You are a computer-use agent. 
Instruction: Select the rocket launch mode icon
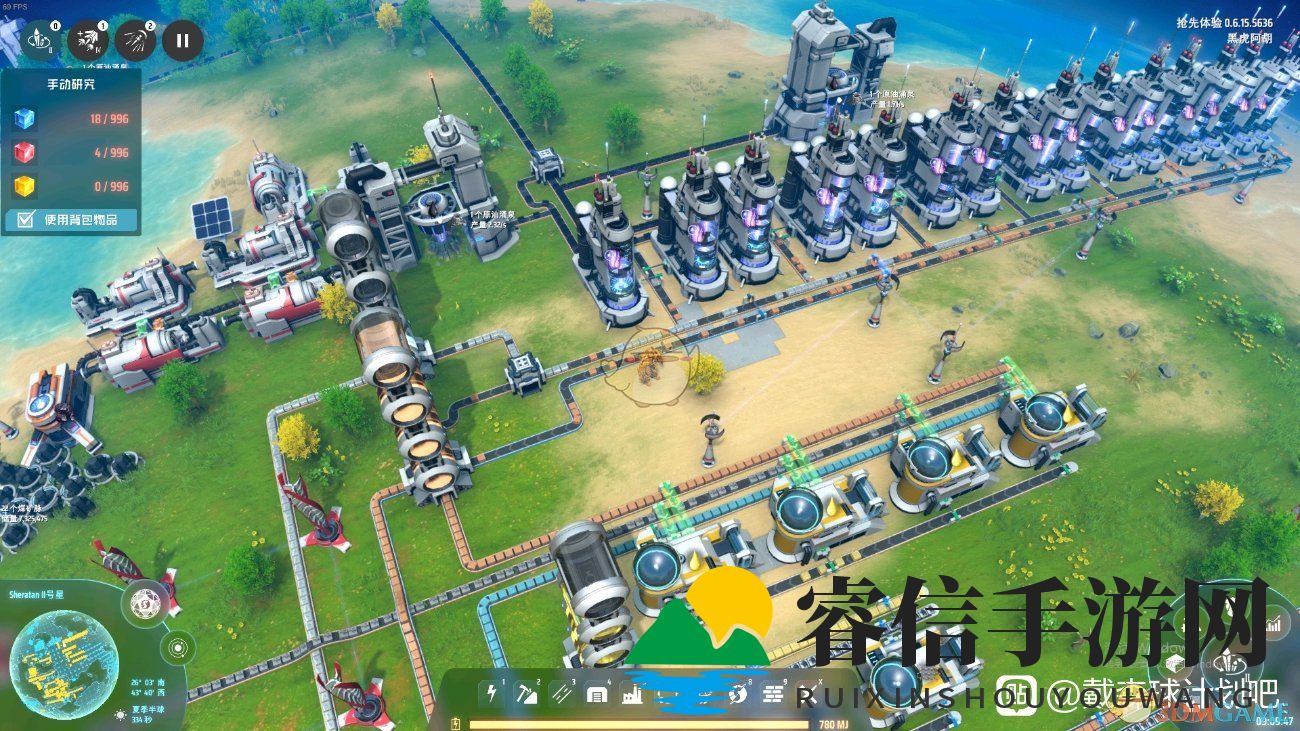[41, 41]
